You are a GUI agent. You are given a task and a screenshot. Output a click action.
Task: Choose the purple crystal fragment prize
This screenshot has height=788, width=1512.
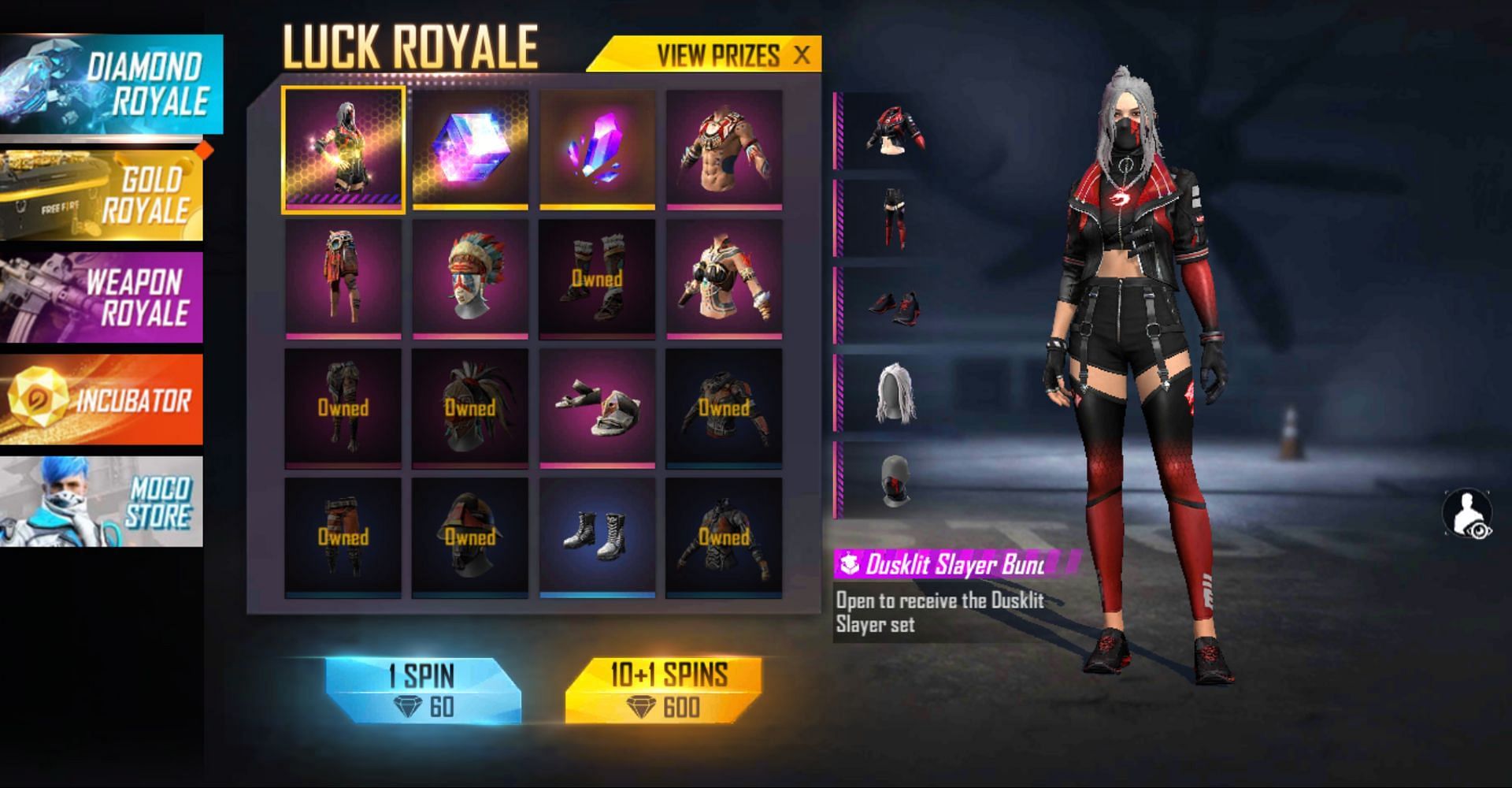[597, 150]
